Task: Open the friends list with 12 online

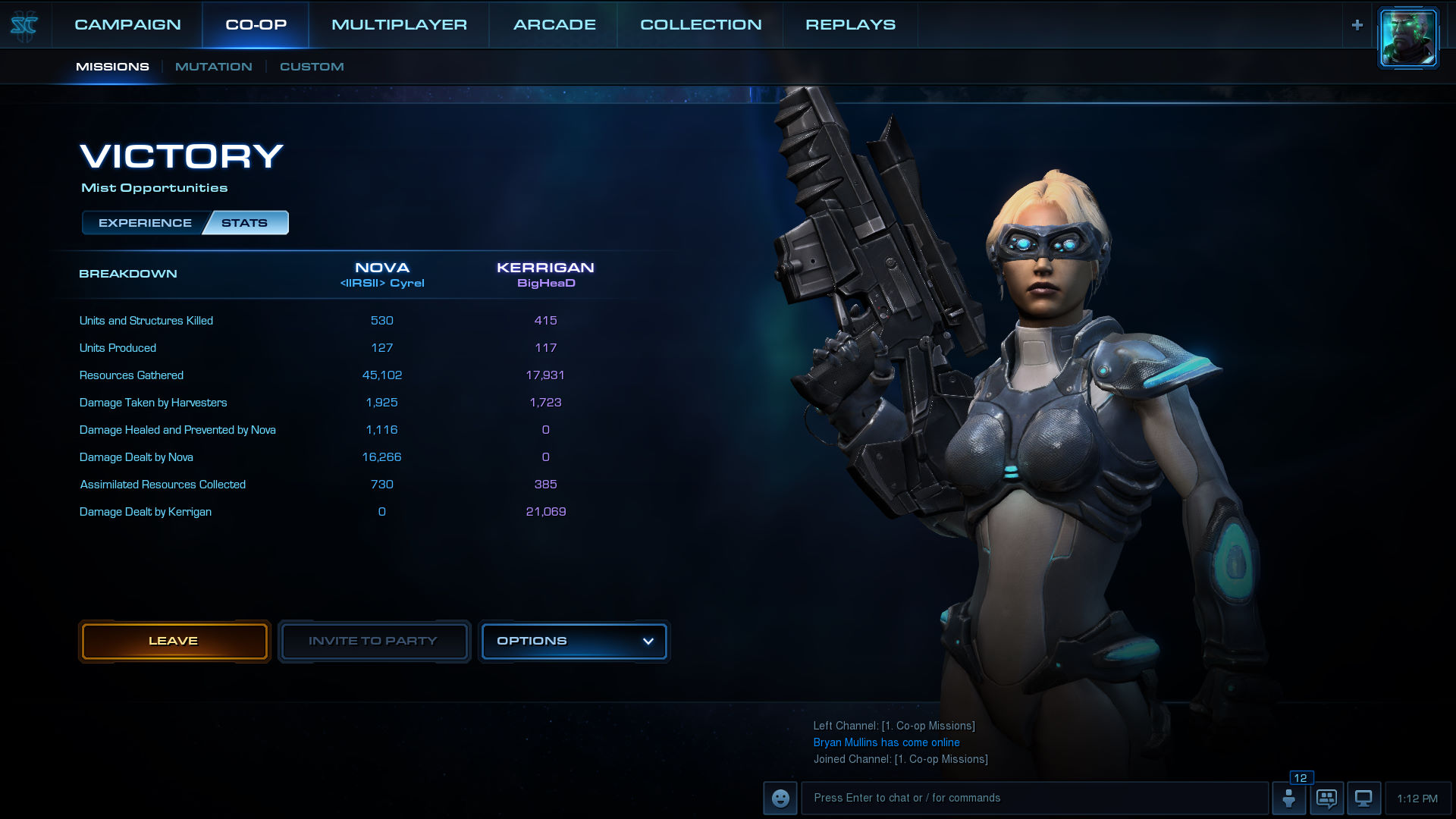Action: (1288, 798)
